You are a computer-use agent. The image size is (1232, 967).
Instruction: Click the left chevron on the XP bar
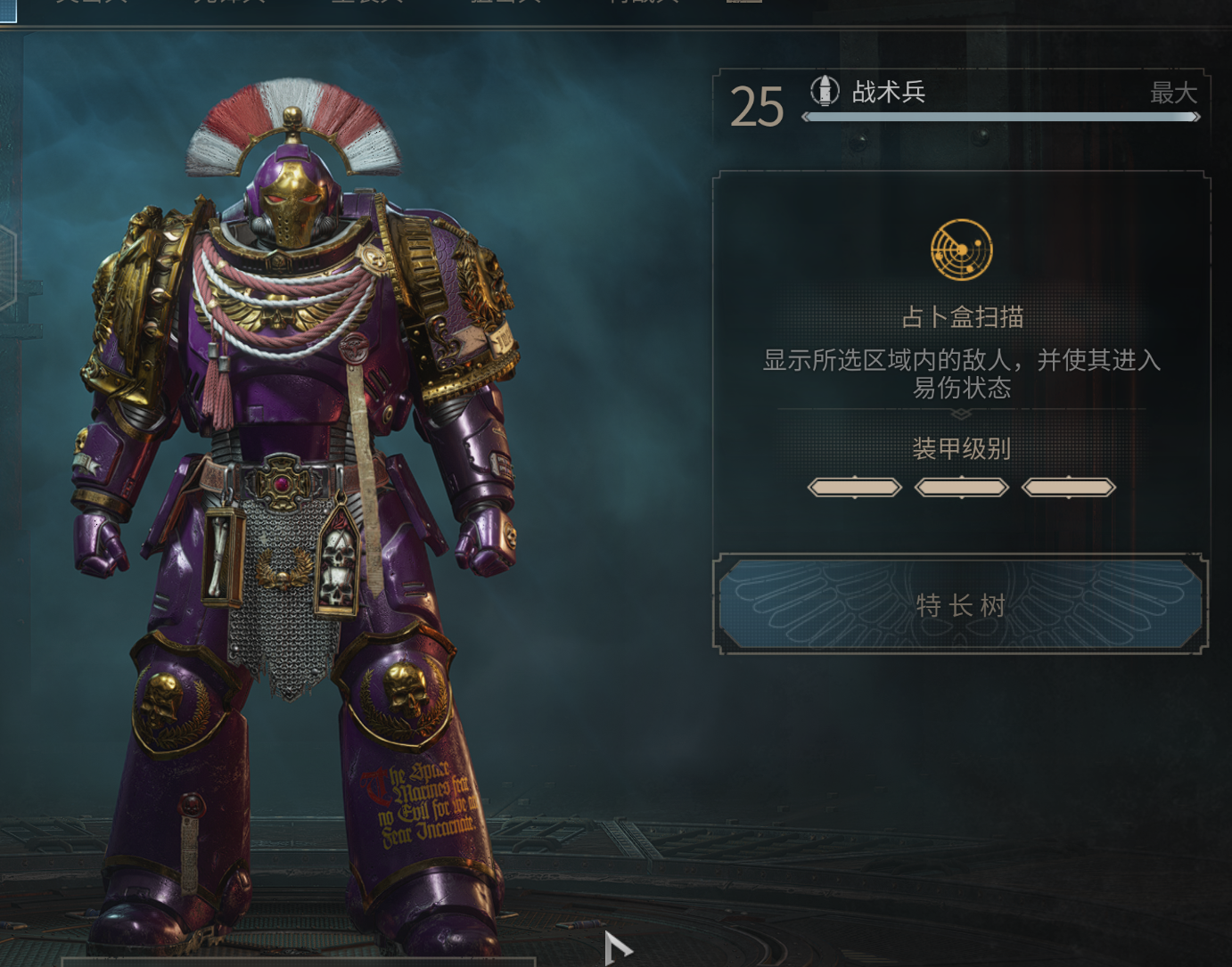[x=803, y=116]
